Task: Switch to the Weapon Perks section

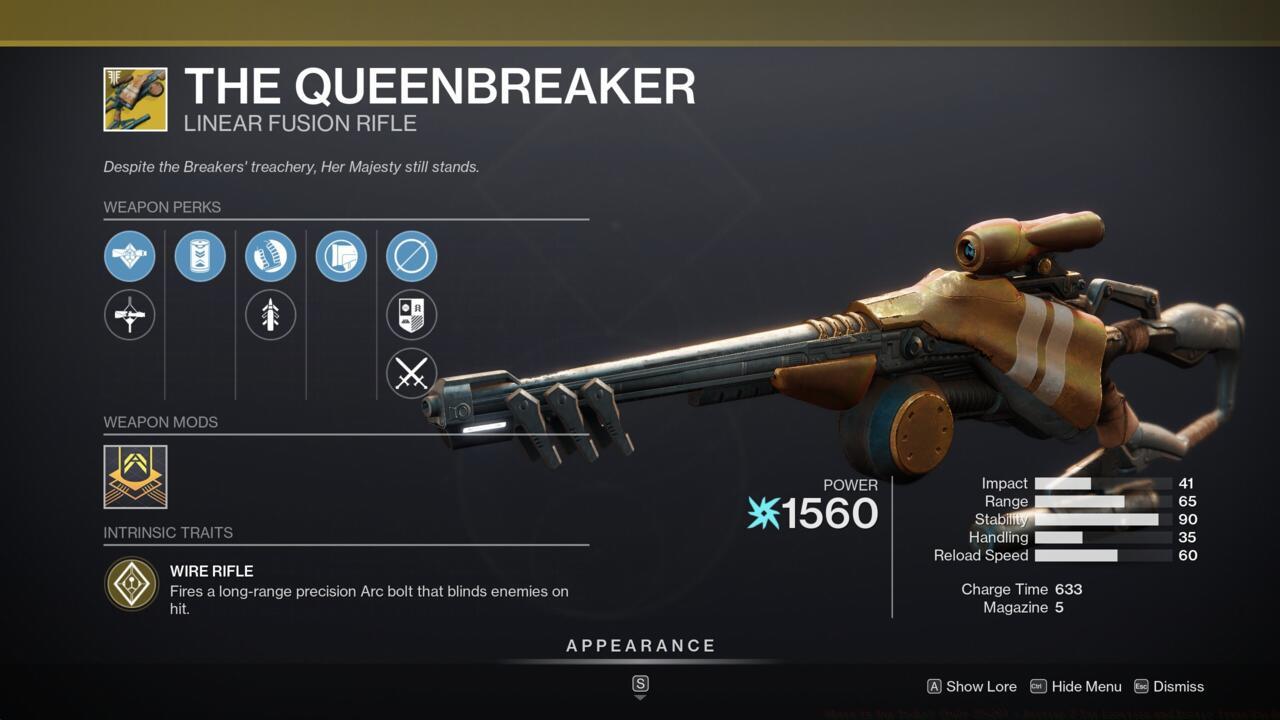Action: click(163, 207)
